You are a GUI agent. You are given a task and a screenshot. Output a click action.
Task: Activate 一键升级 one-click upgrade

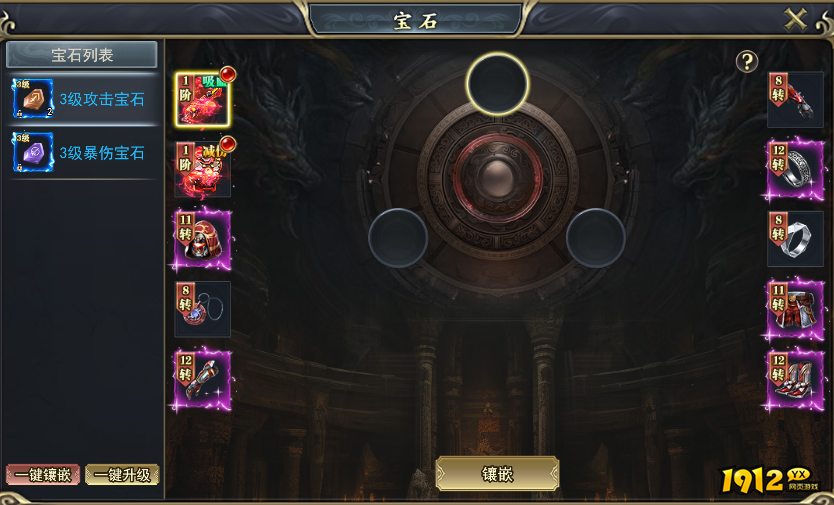(122, 475)
